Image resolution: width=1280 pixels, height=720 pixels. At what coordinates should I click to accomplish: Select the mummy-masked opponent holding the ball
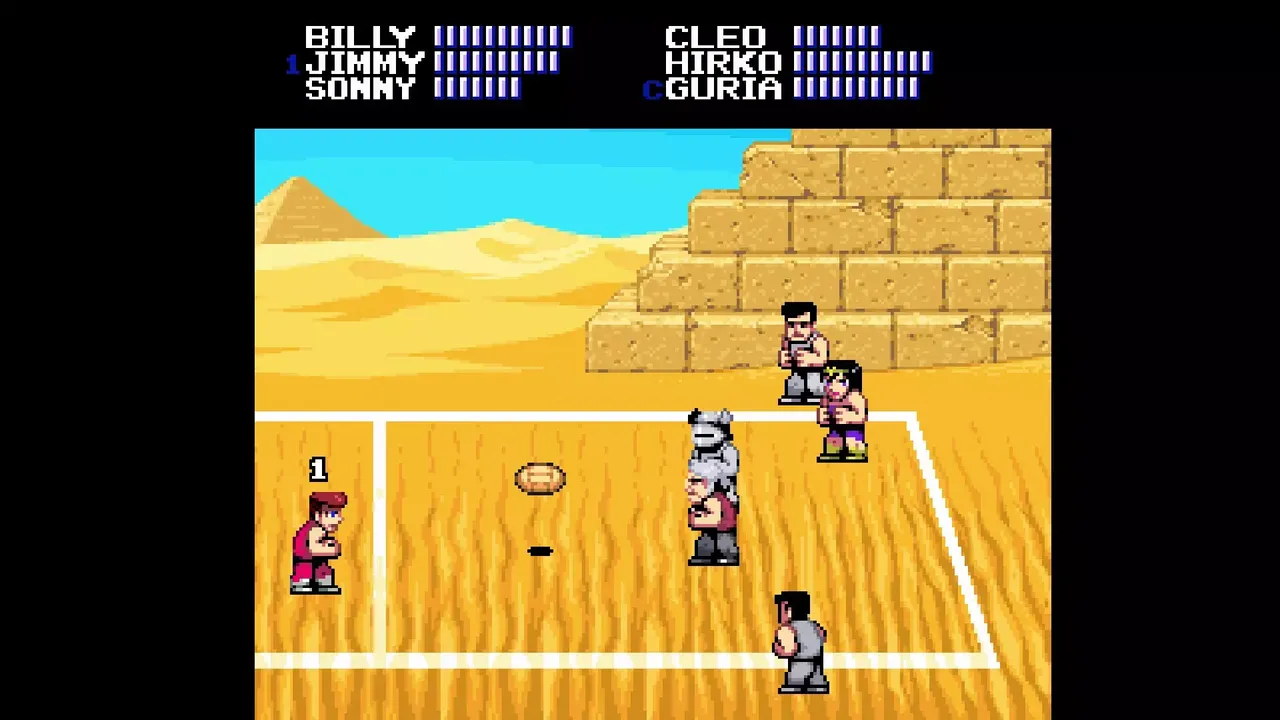(x=710, y=490)
